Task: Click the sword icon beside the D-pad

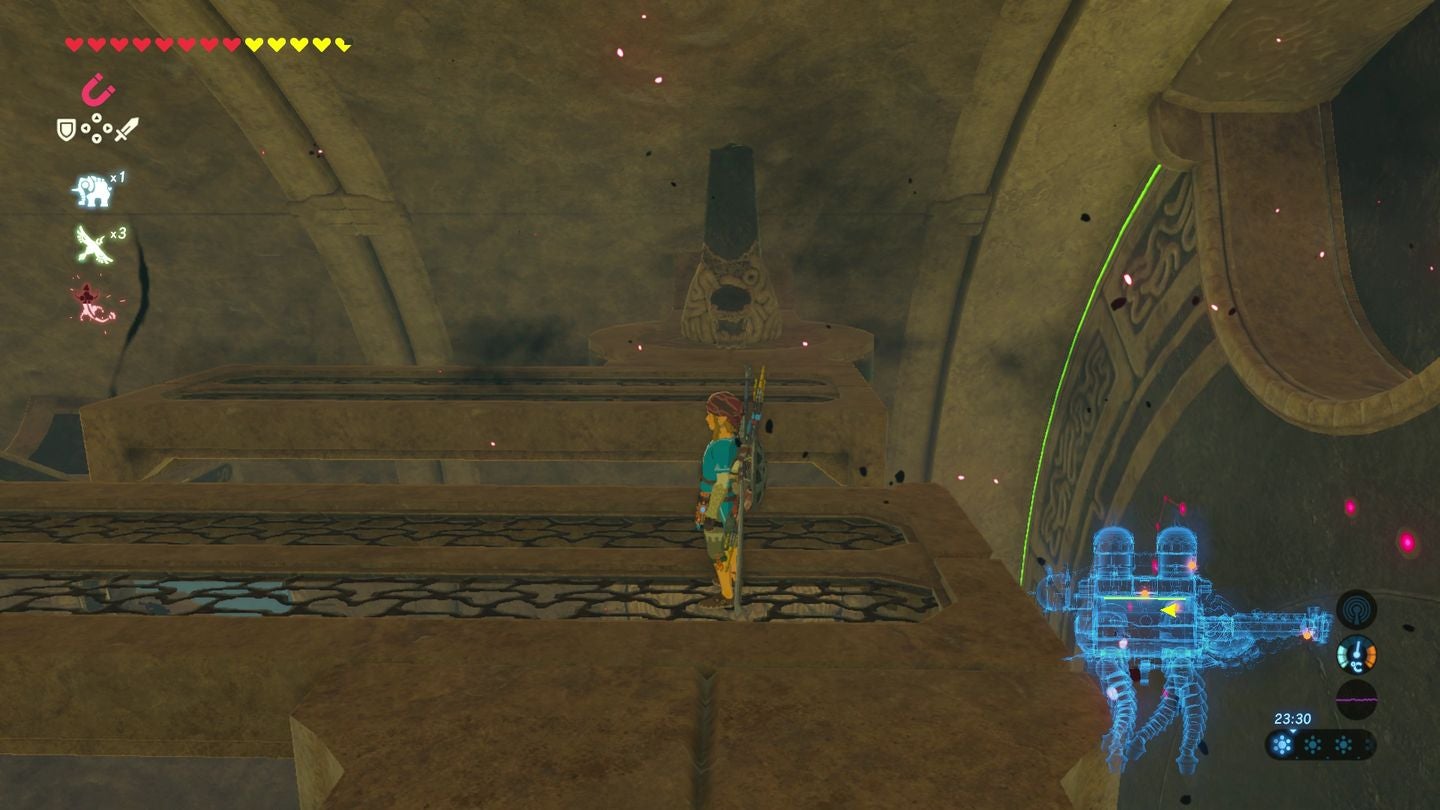Action: pyautogui.click(x=125, y=129)
